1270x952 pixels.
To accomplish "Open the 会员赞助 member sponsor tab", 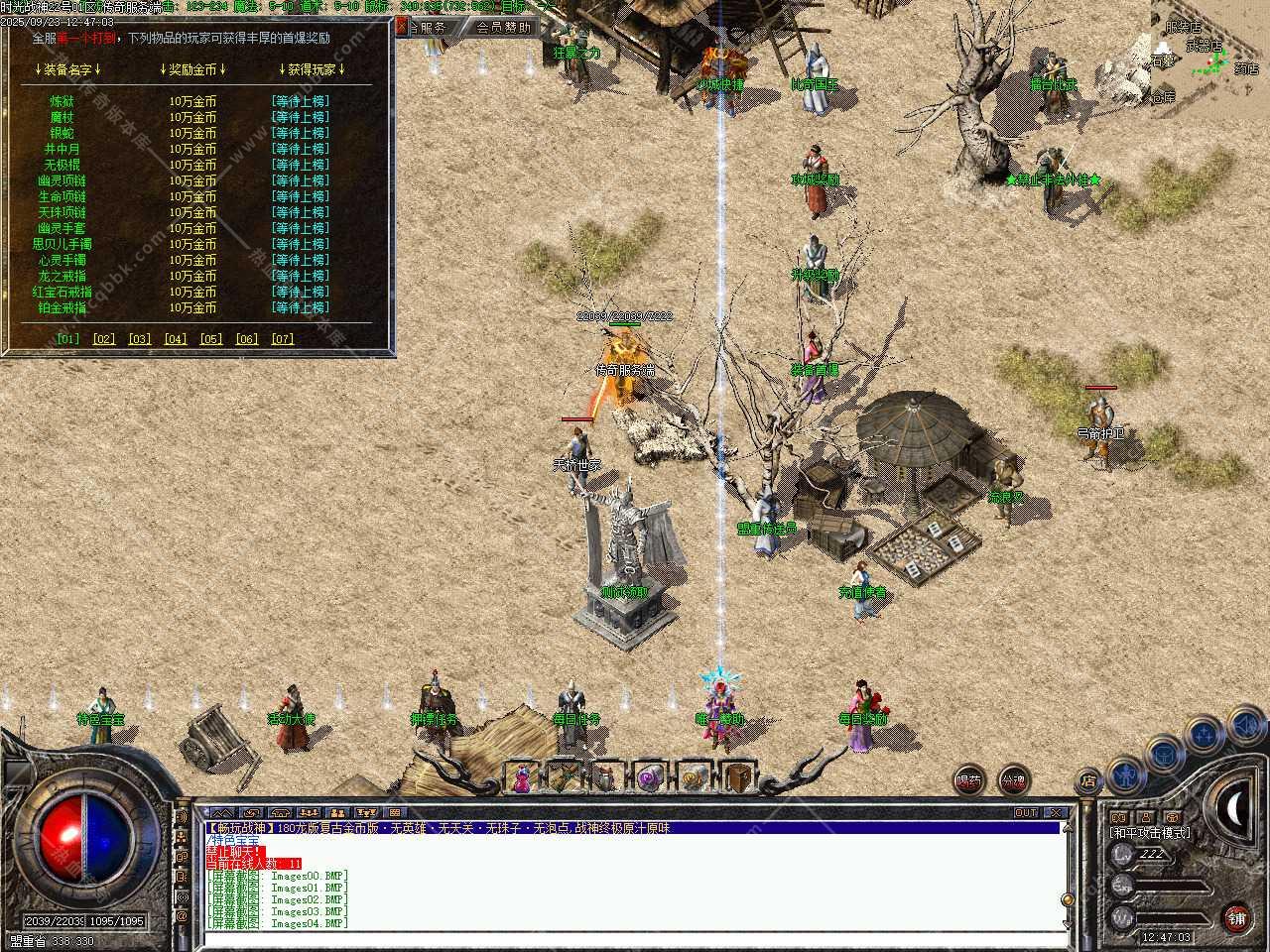I will click(504, 27).
